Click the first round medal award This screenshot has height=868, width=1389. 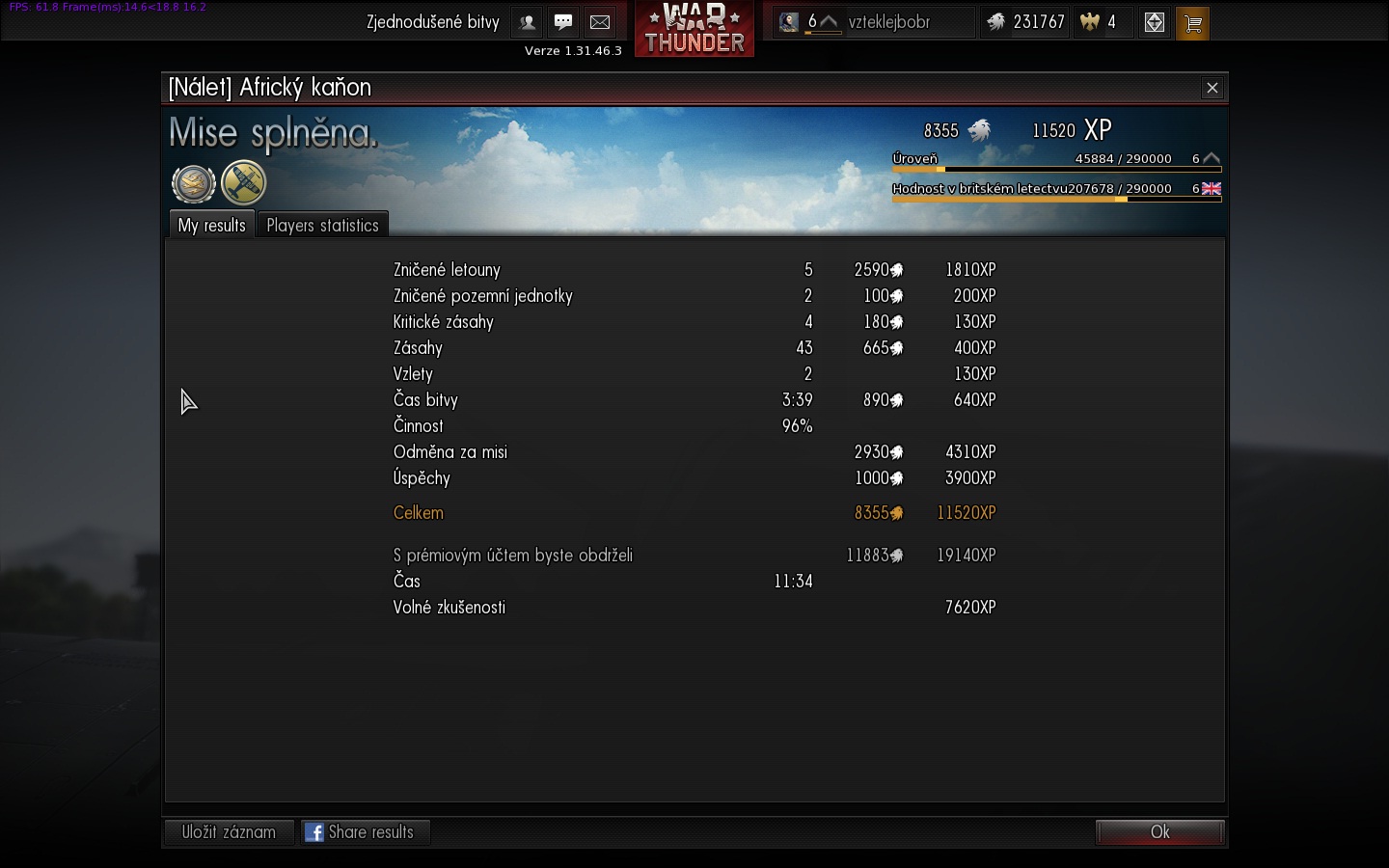tap(193, 183)
